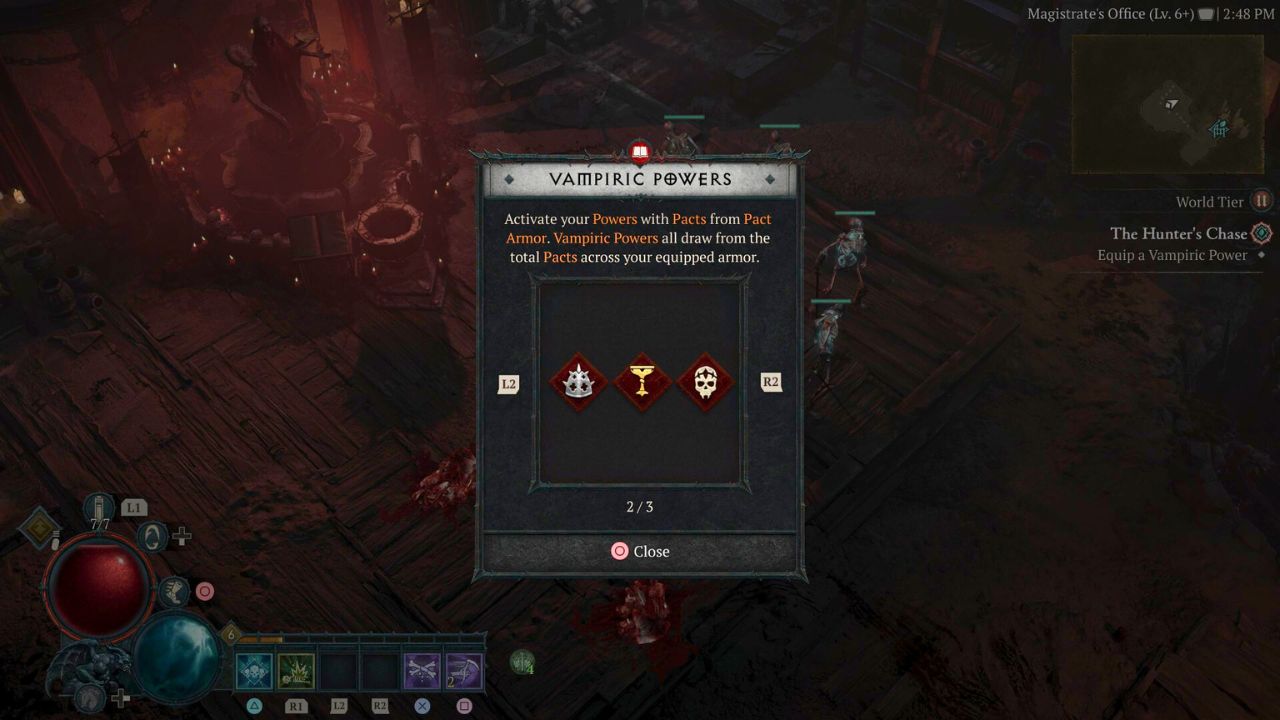Click the L2 page prompt

coord(508,382)
